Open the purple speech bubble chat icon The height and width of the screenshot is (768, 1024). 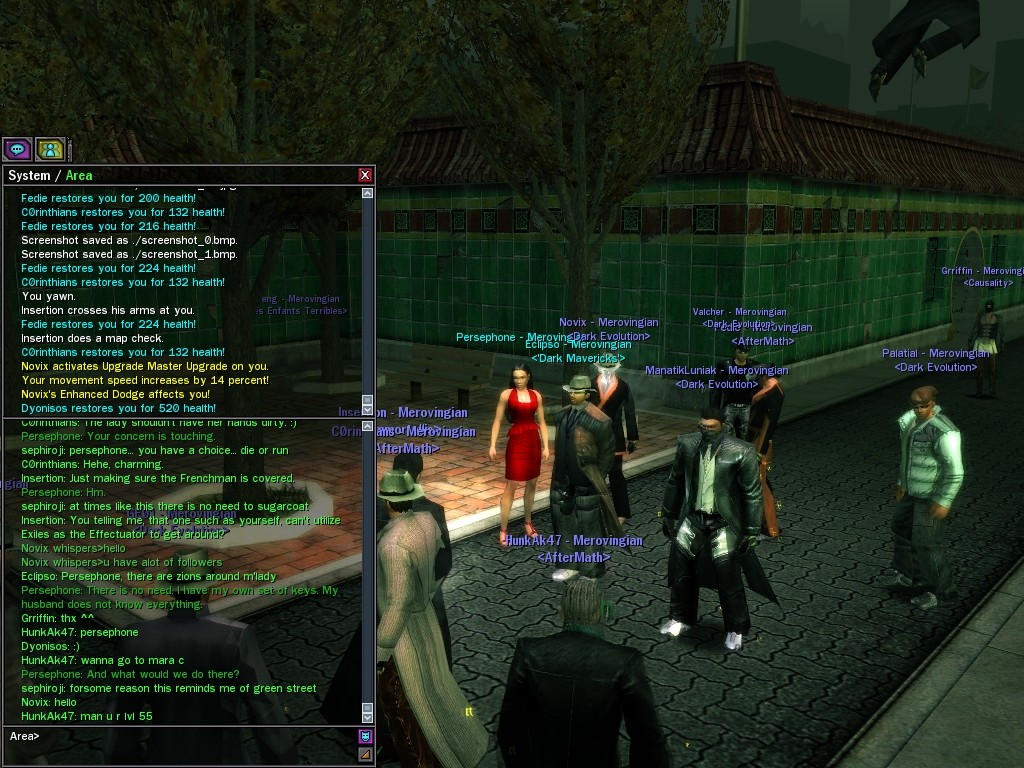point(17,150)
